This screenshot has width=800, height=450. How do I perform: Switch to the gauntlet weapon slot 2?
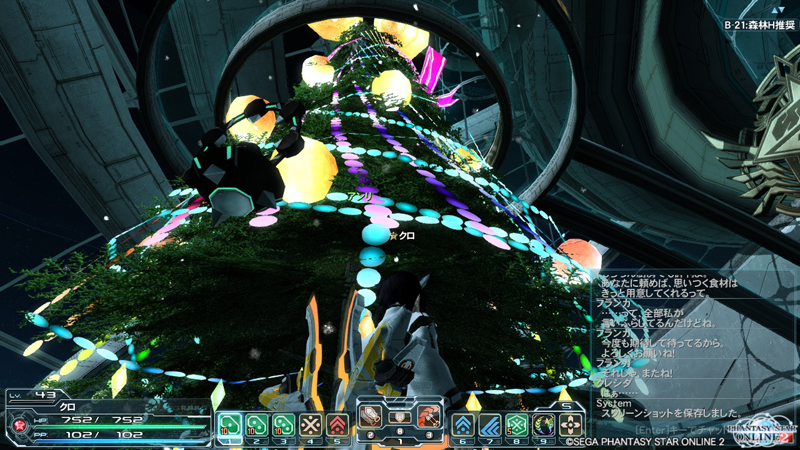372,414
